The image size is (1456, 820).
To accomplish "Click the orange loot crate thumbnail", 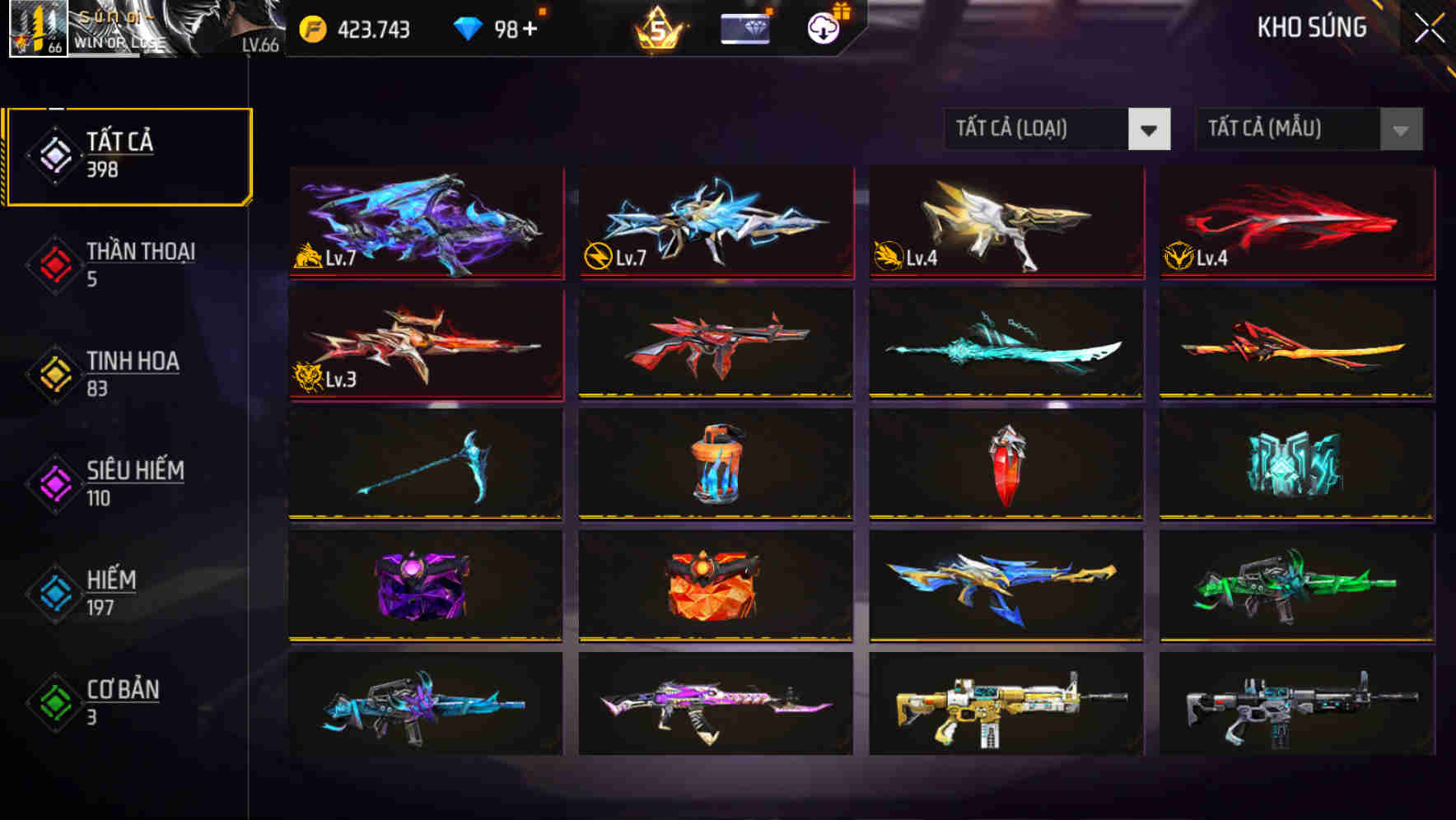I will 715,586.
